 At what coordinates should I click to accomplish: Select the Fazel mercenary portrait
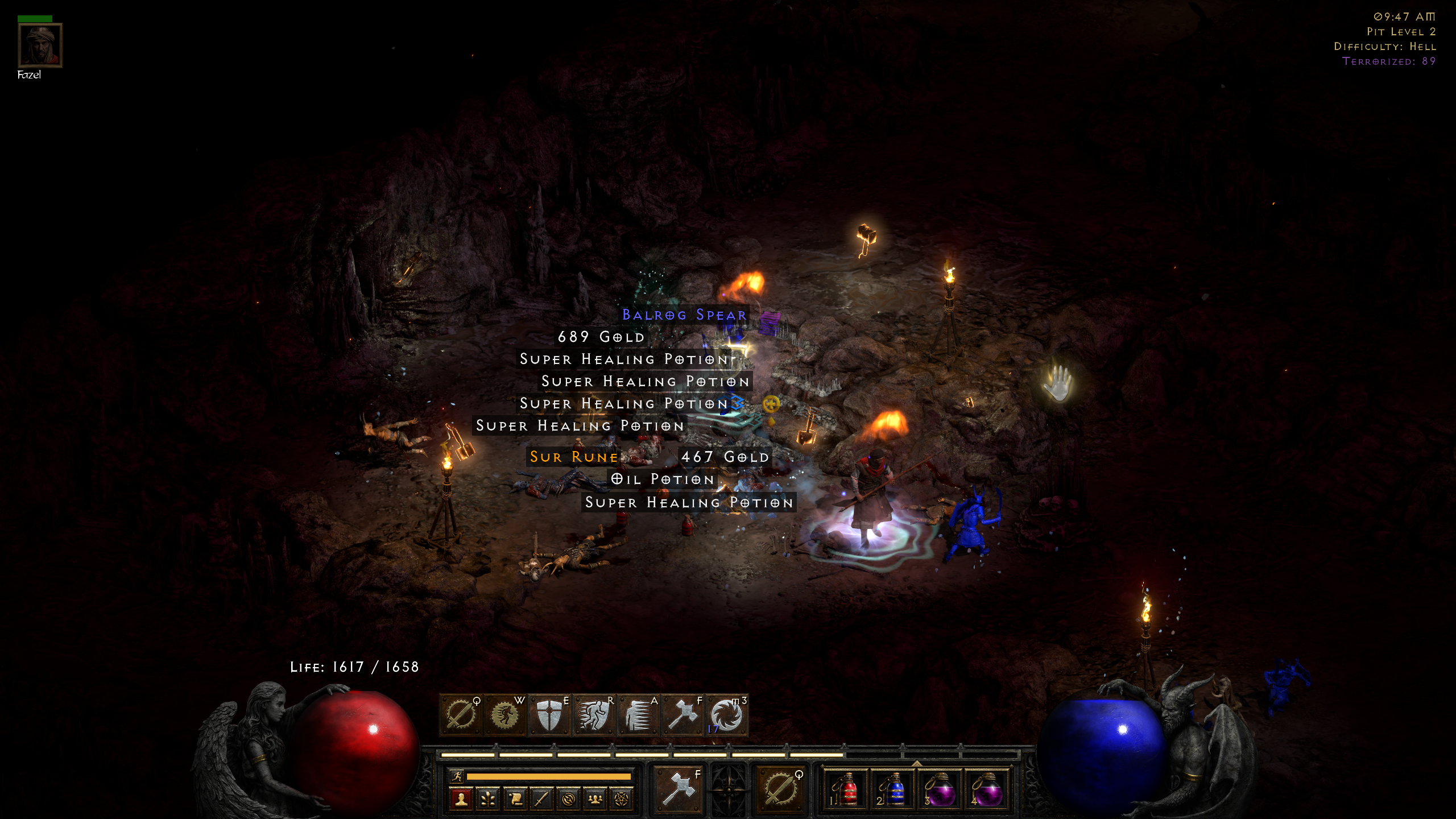coord(40,45)
